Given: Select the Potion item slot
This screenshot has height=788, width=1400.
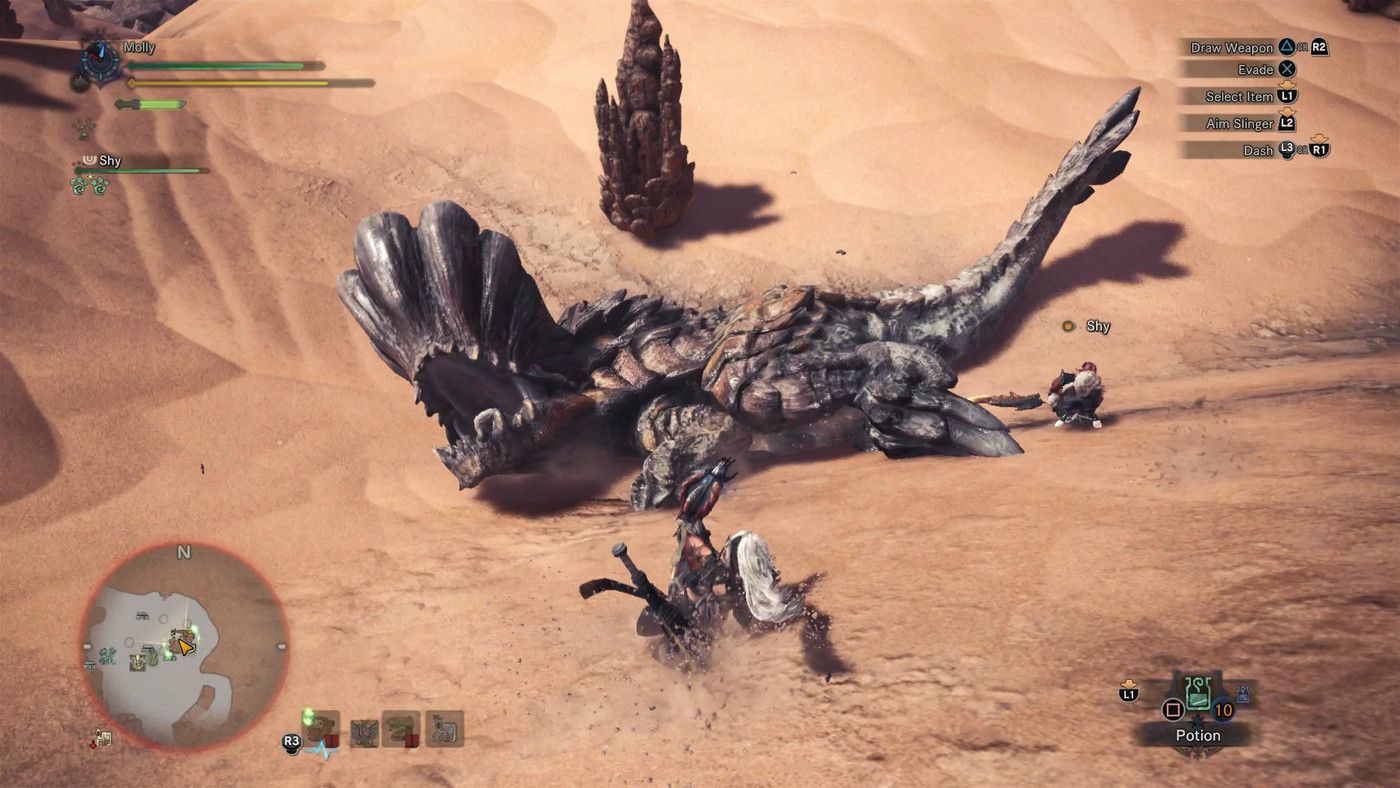Looking at the screenshot, I should (1200, 698).
